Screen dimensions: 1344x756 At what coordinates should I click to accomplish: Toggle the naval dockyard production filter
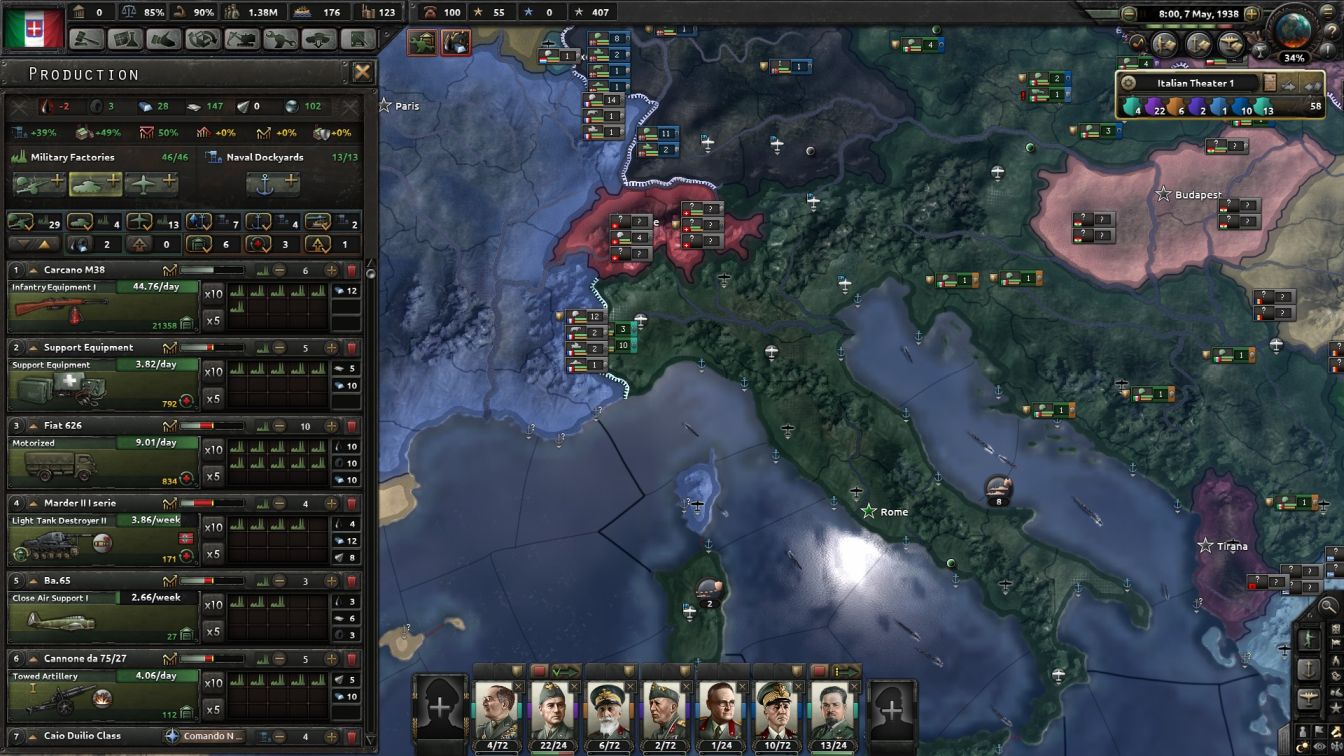258,222
